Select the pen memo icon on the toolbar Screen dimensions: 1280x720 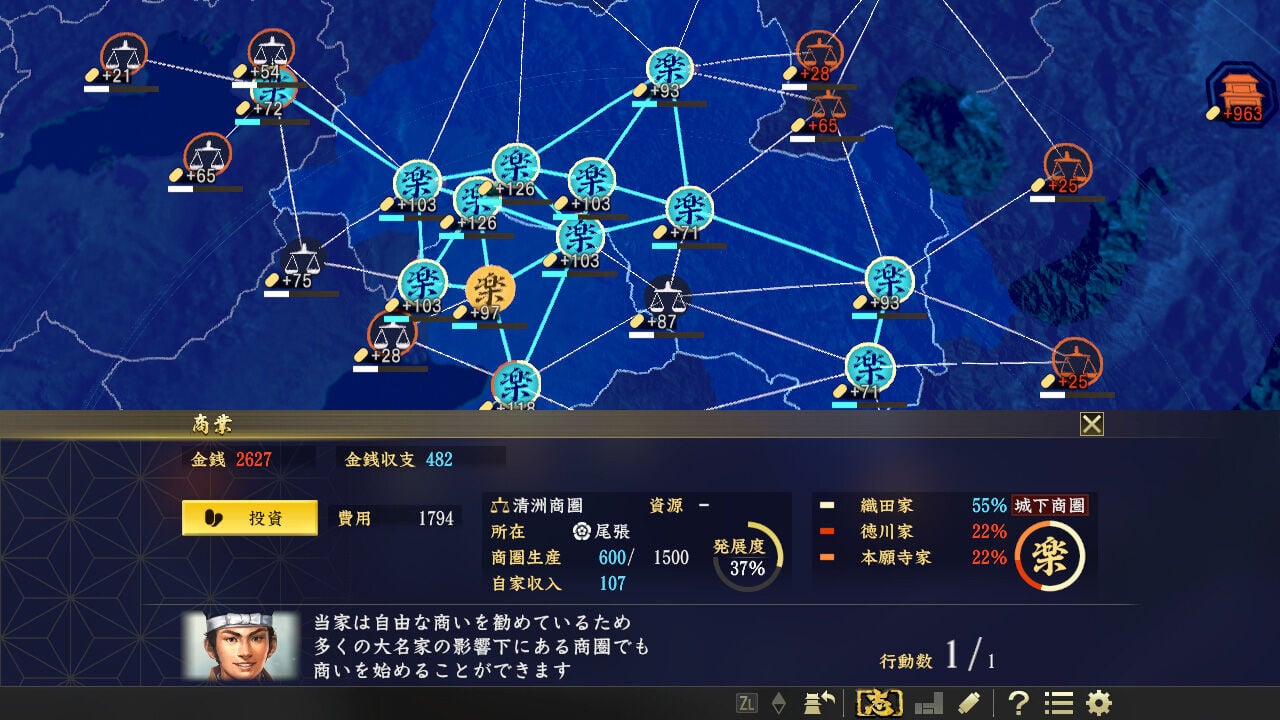pyautogui.click(x=968, y=702)
